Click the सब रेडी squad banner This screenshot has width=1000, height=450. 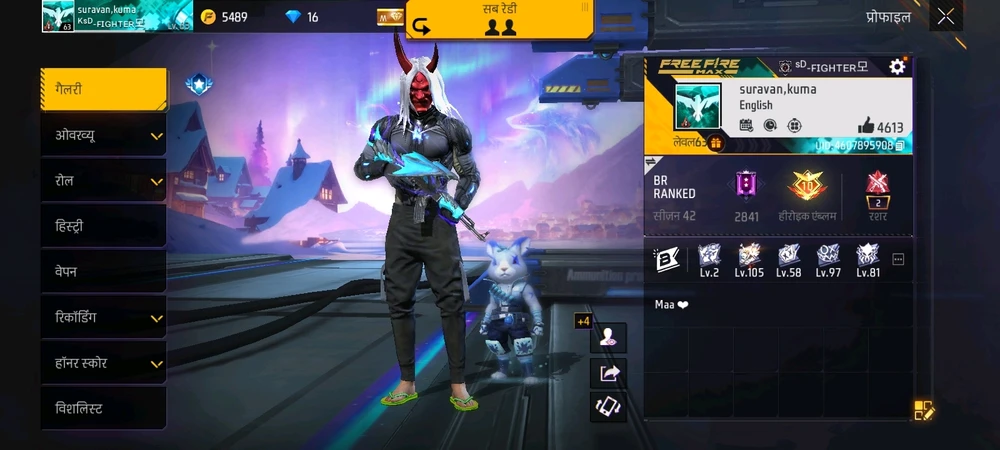pyautogui.click(x=500, y=19)
